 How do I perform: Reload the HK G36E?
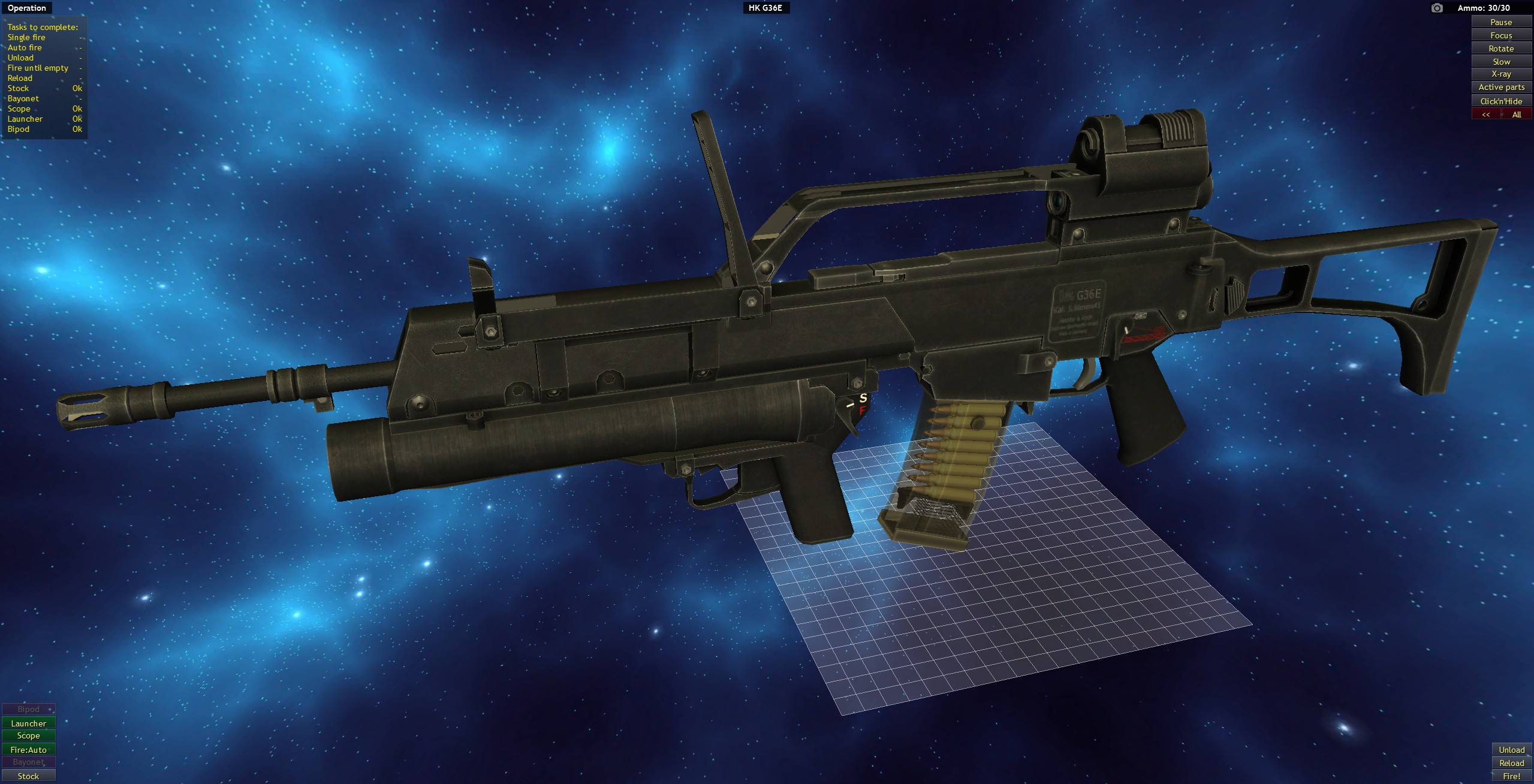coord(1511,763)
